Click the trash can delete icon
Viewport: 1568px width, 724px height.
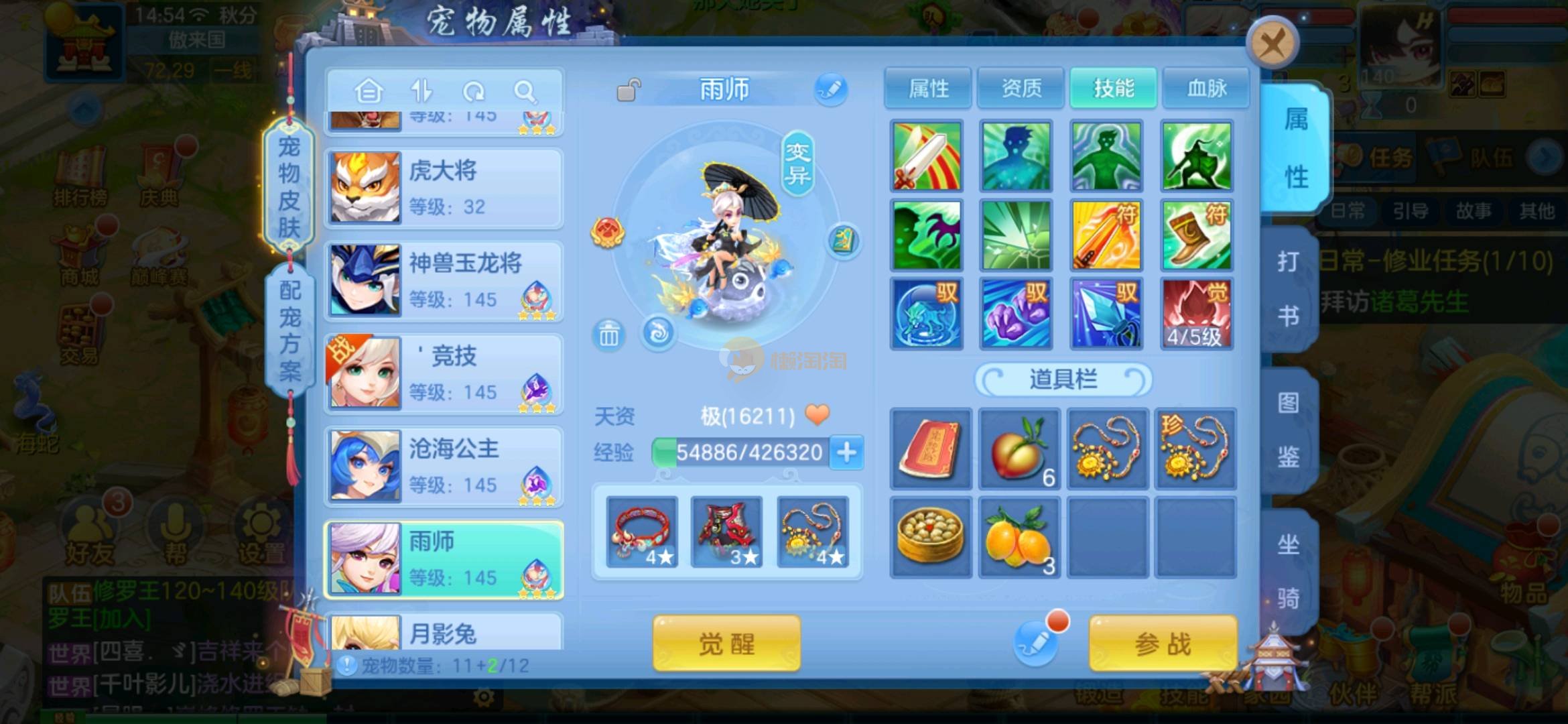(x=608, y=334)
